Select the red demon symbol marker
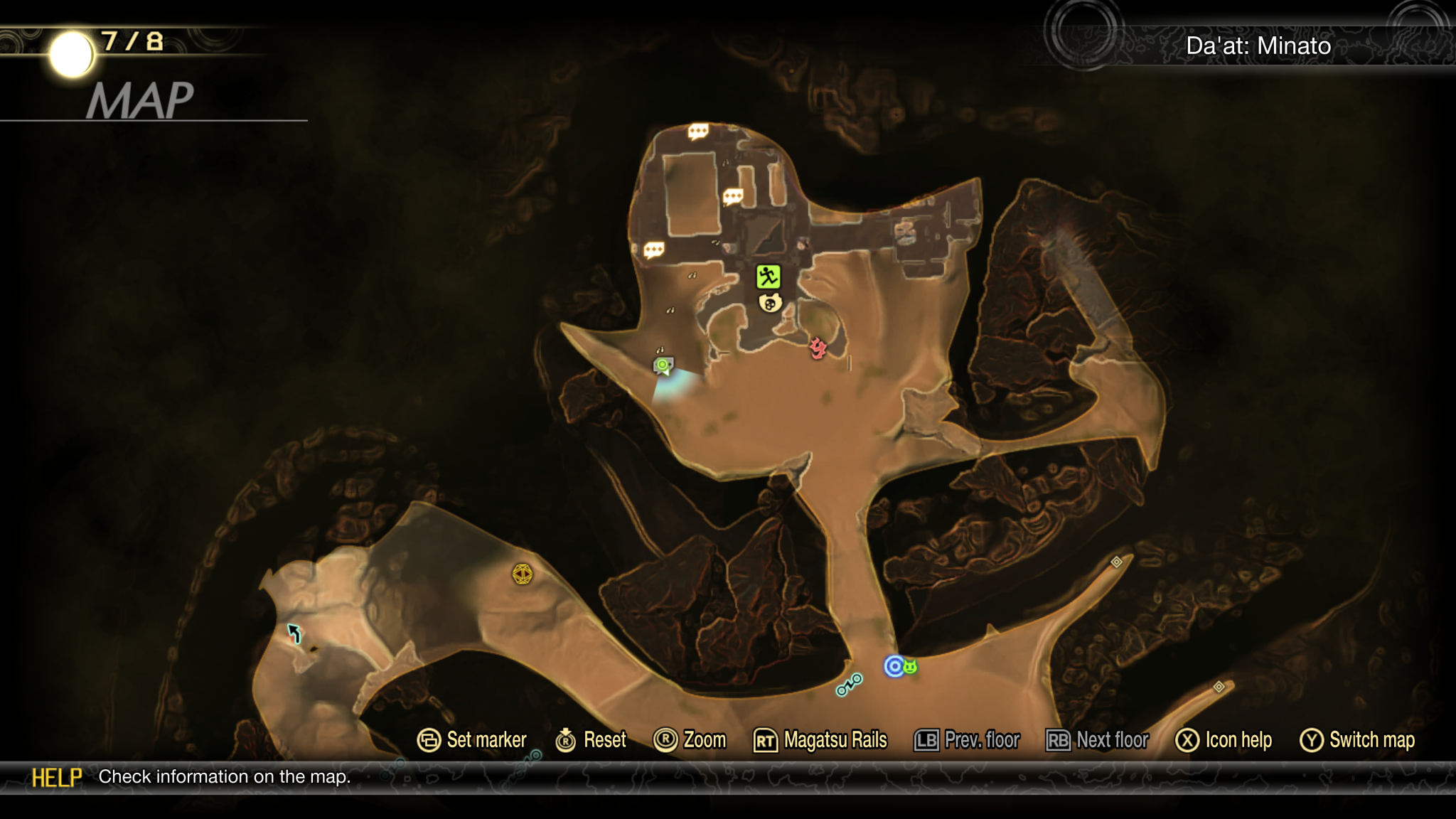This screenshot has height=819, width=1456. [818, 348]
